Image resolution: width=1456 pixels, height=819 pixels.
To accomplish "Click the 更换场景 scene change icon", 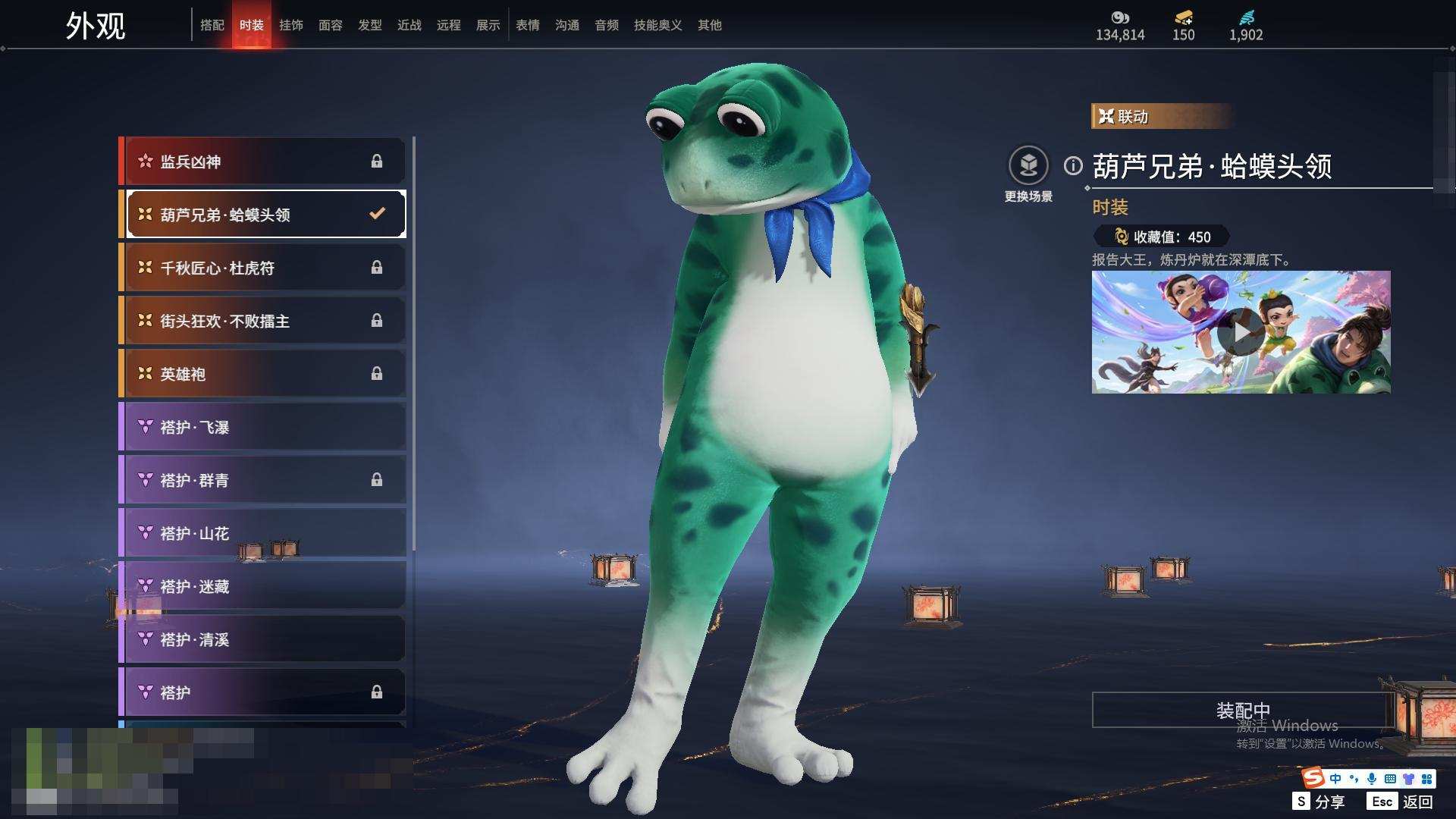I will (x=1028, y=165).
